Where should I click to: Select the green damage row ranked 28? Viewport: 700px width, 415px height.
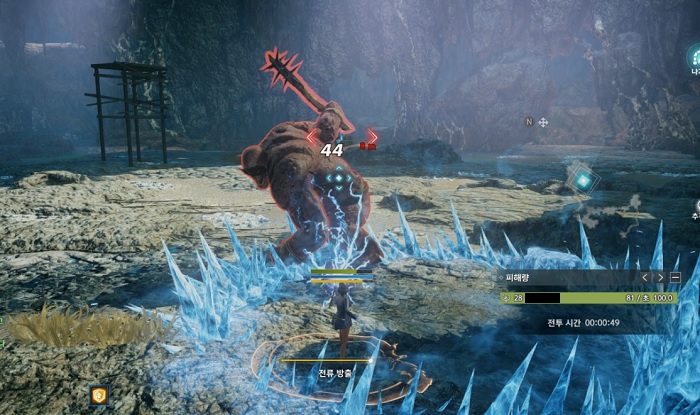pos(588,298)
